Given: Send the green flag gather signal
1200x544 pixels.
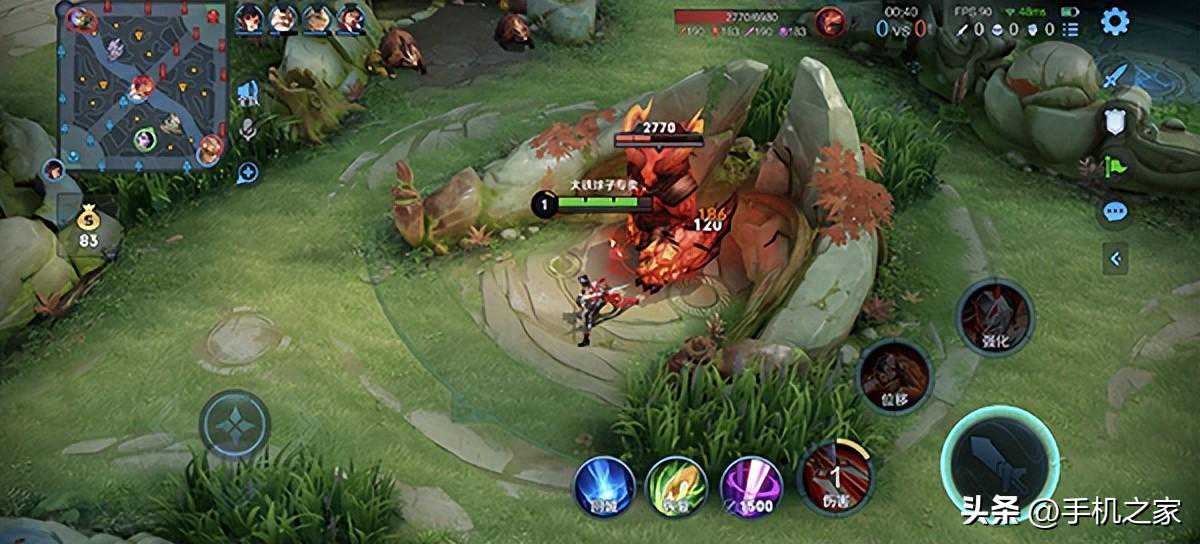Looking at the screenshot, I should (x=1115, y=166).
